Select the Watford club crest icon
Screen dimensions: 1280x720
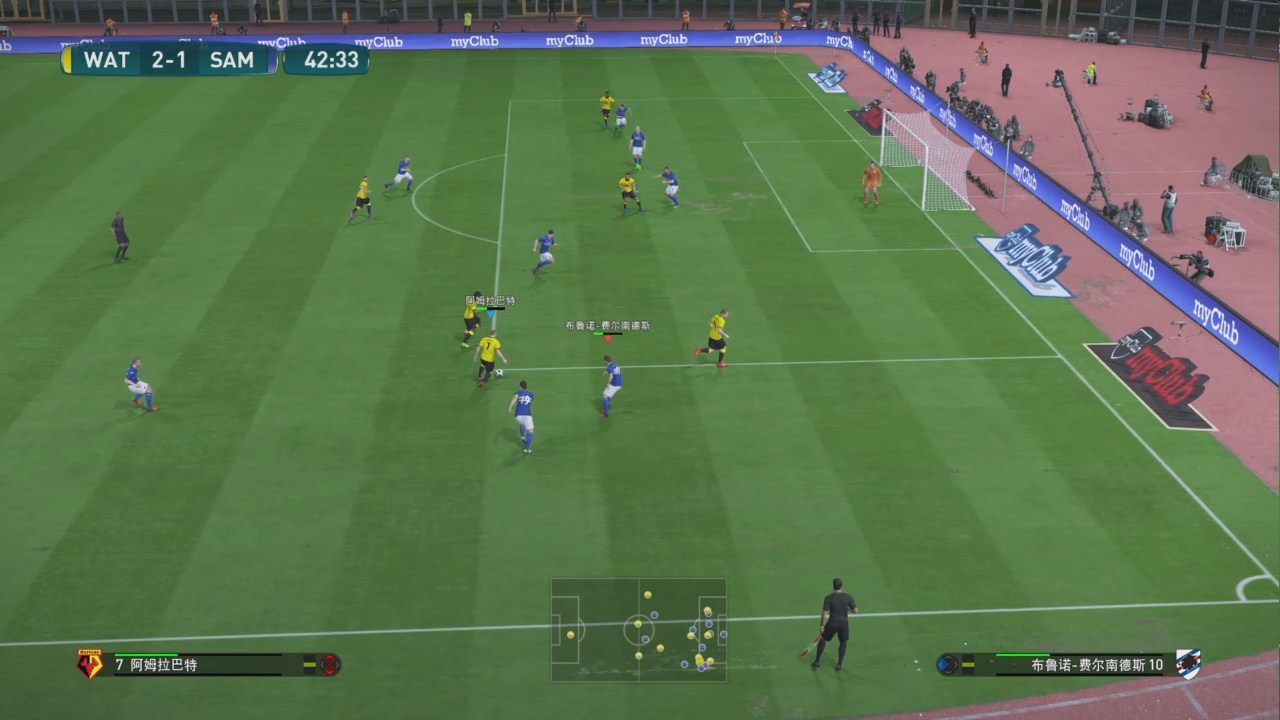tap(89, 664)
